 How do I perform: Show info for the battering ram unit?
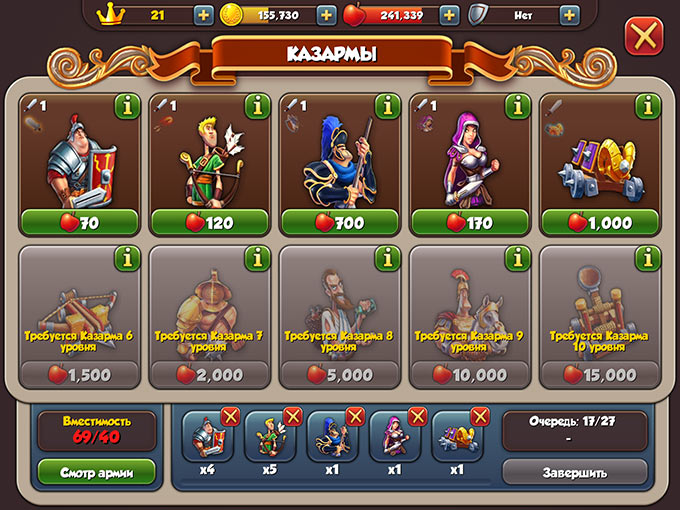pos(647,105)
